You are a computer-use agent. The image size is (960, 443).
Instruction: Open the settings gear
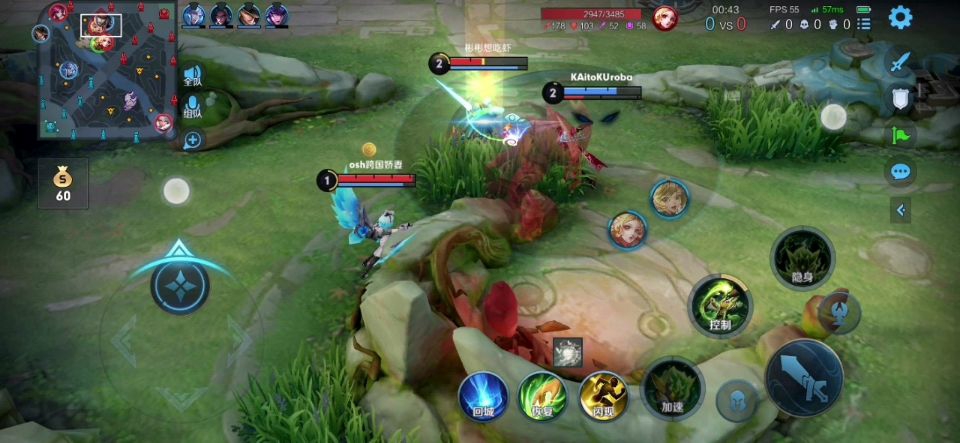[x=900, y=17]
